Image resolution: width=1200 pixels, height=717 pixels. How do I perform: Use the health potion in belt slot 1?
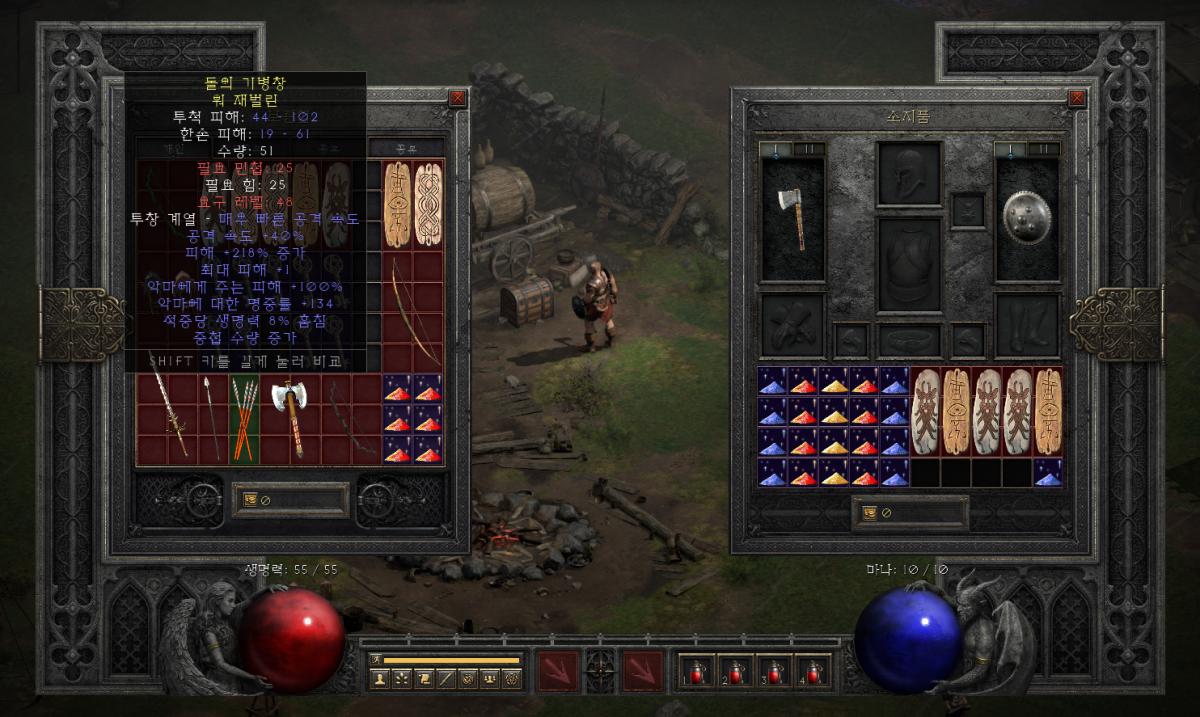point(697,671)
